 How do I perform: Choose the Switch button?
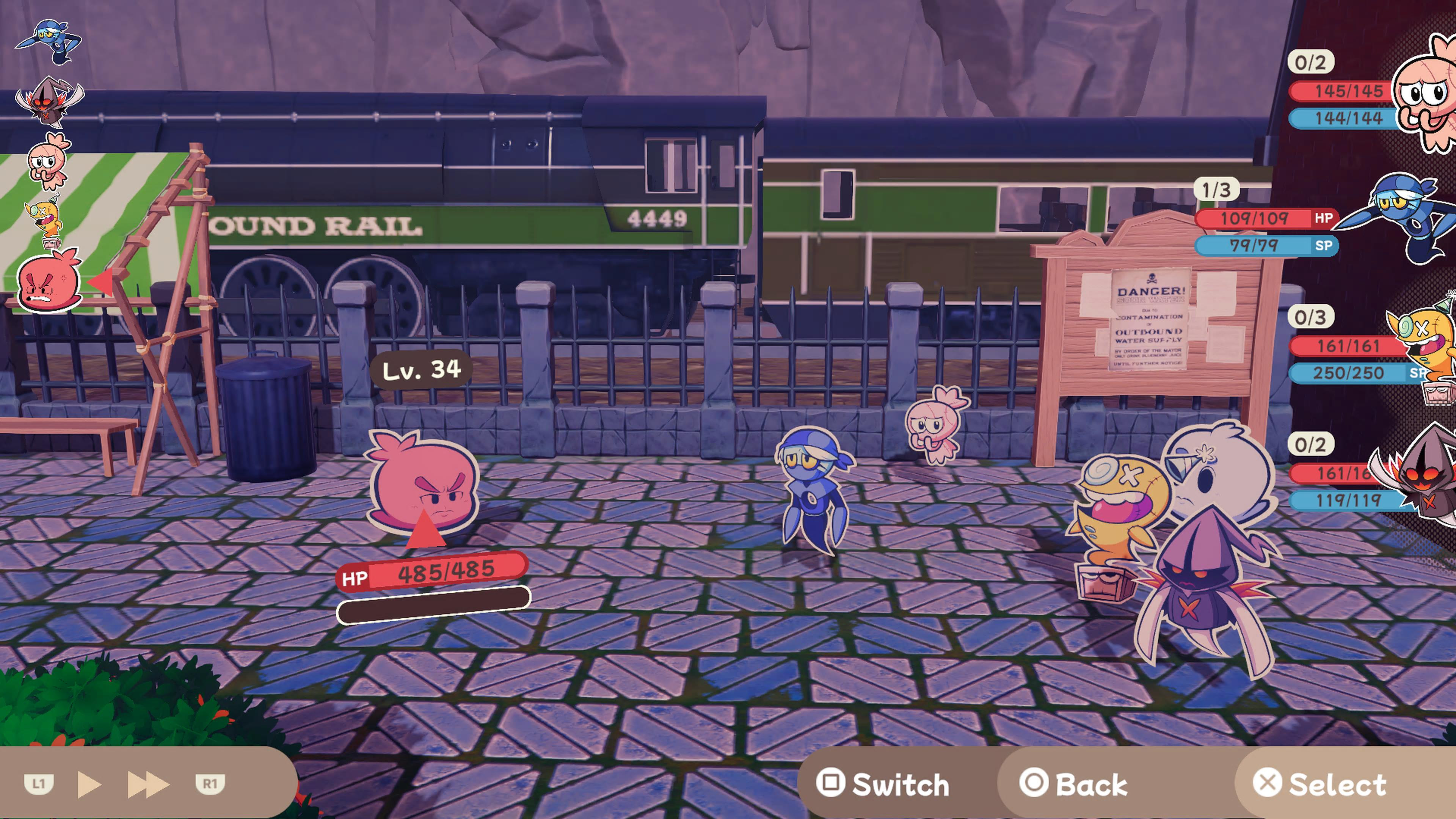pyautogui.click(x=883, y=784)
